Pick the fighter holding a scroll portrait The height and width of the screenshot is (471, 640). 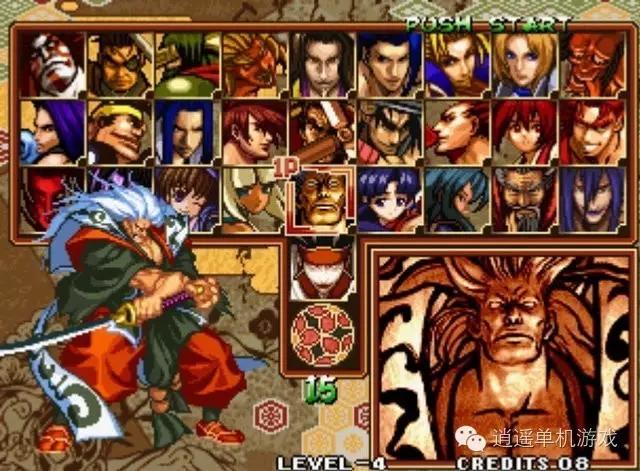coord(320,130)
